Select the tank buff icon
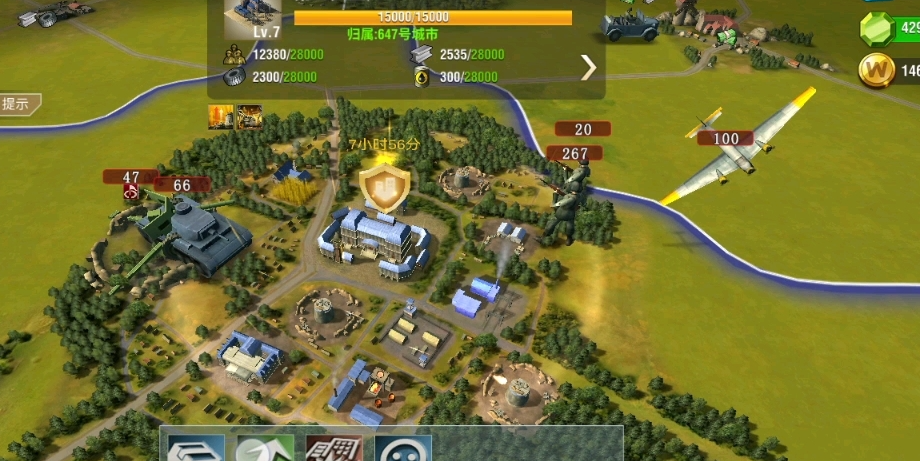The image size is (920, 461). (x=249, y=117)
